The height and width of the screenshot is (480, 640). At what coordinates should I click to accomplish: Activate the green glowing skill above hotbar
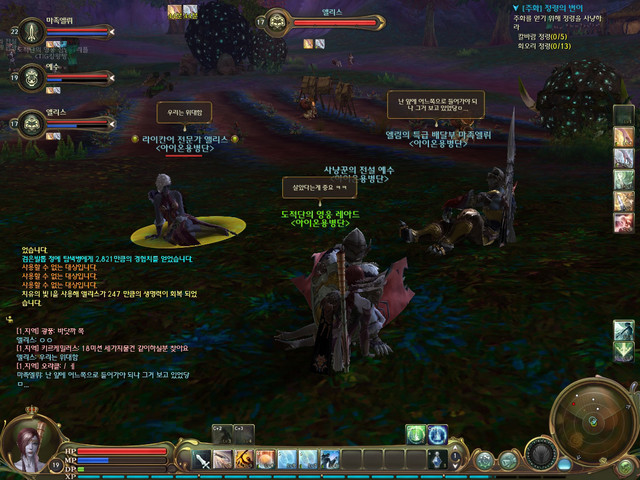(x=416, y=434)
